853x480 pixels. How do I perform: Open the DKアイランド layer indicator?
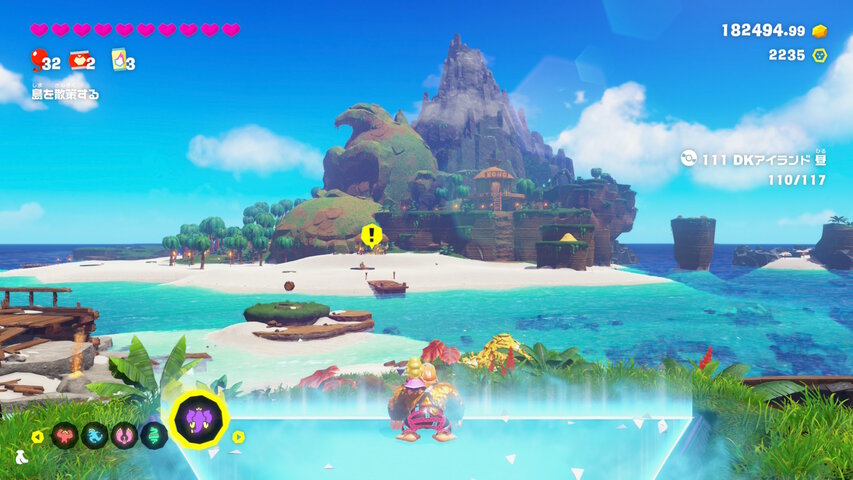753,158
